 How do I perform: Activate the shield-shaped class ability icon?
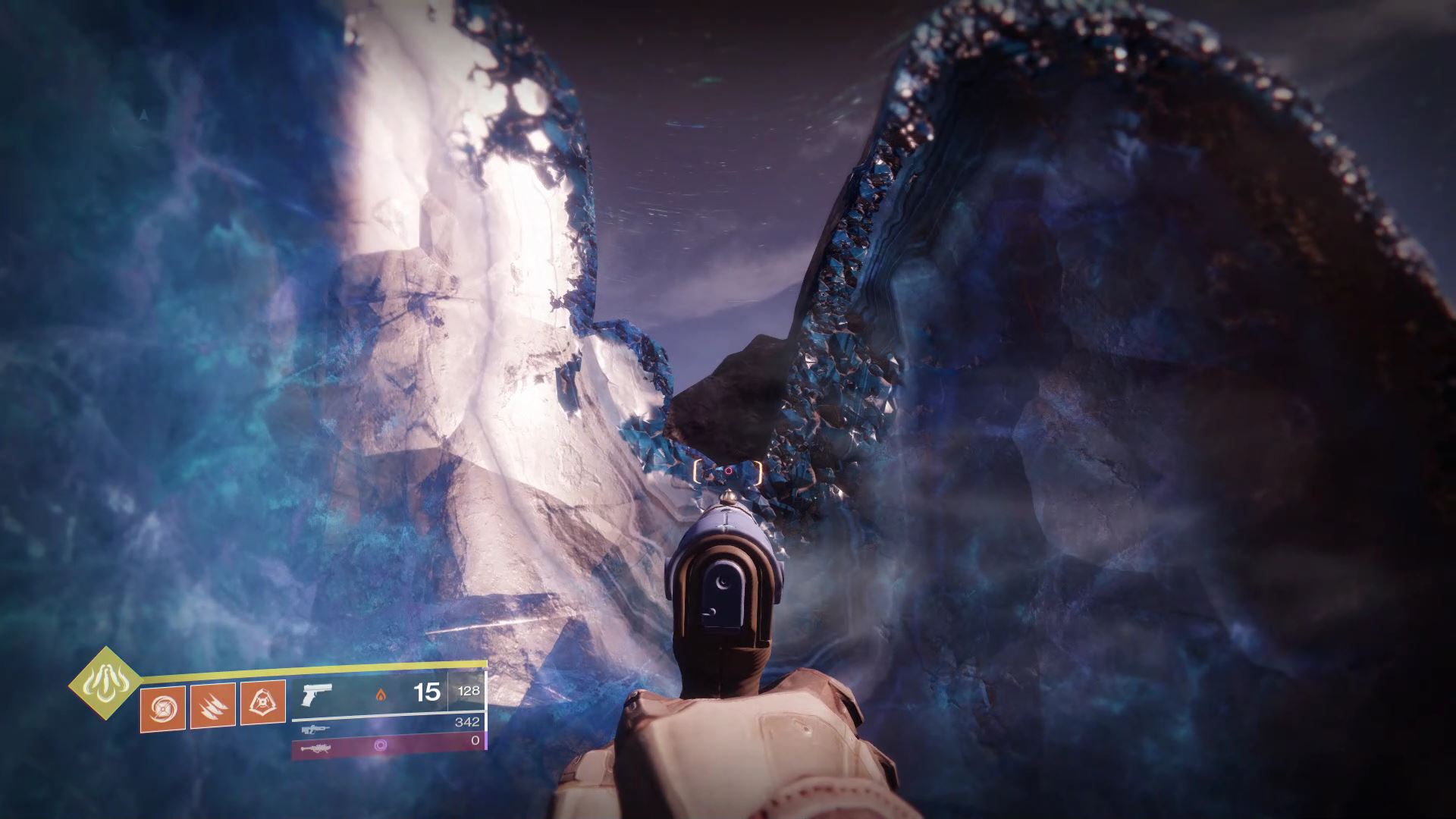[x=263, y=702]
